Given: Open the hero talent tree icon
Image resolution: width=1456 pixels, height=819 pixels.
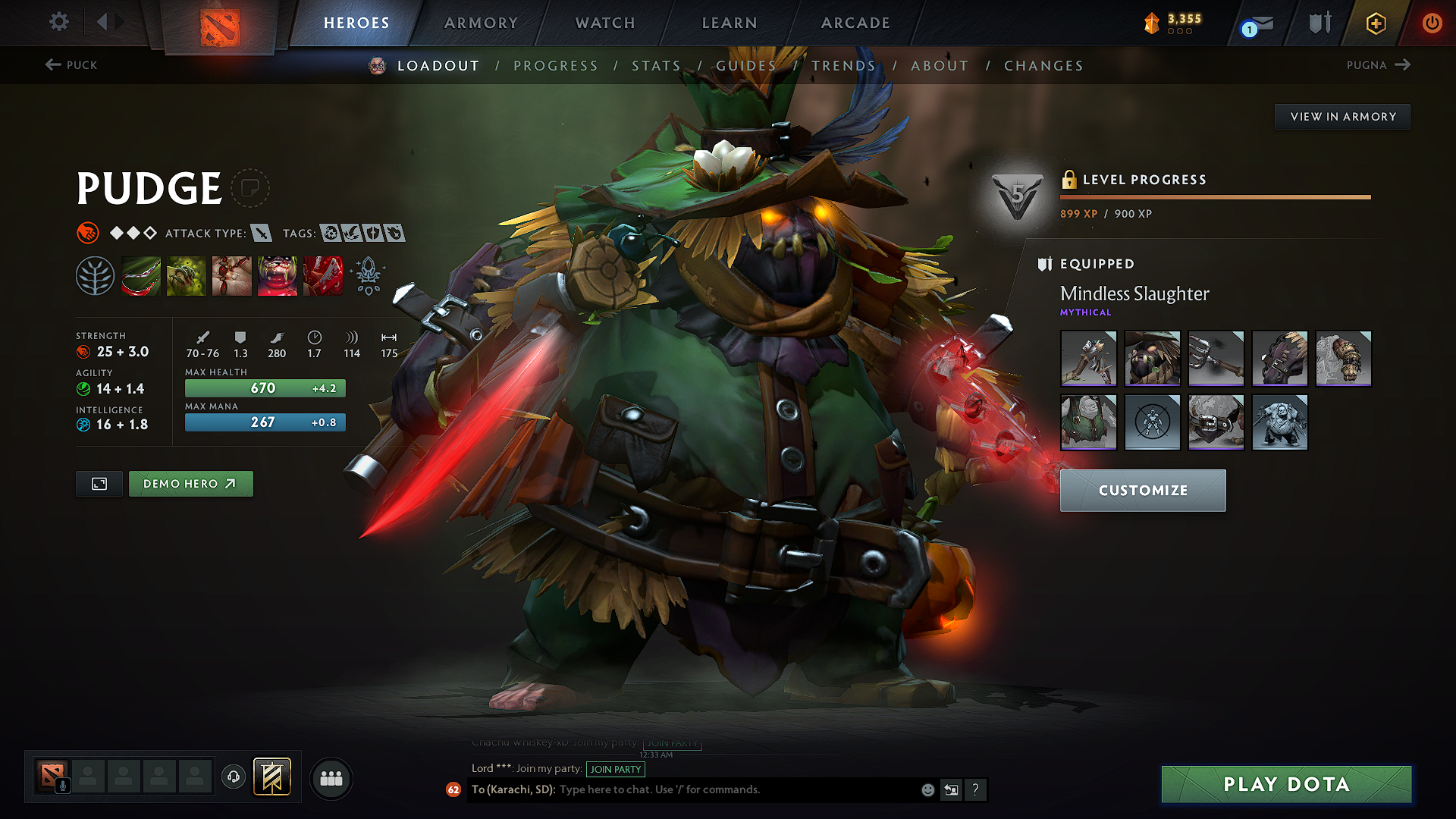Looking at the screenshot, I should [96, 275].
